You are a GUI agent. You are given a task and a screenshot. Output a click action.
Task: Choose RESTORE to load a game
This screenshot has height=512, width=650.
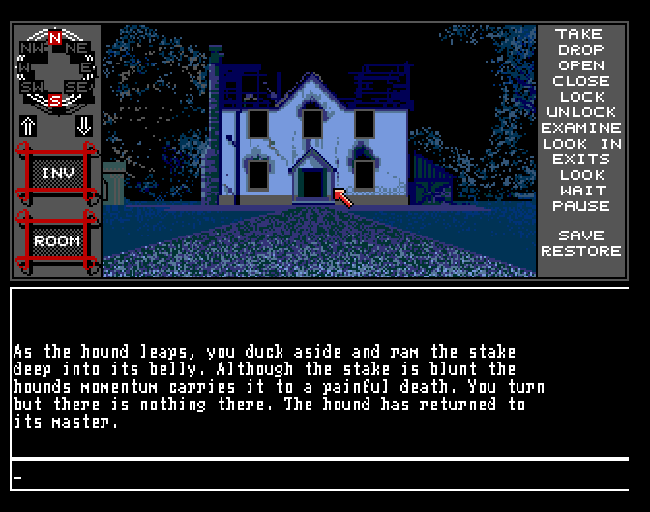pyautogui.click(x=581, y=251)
